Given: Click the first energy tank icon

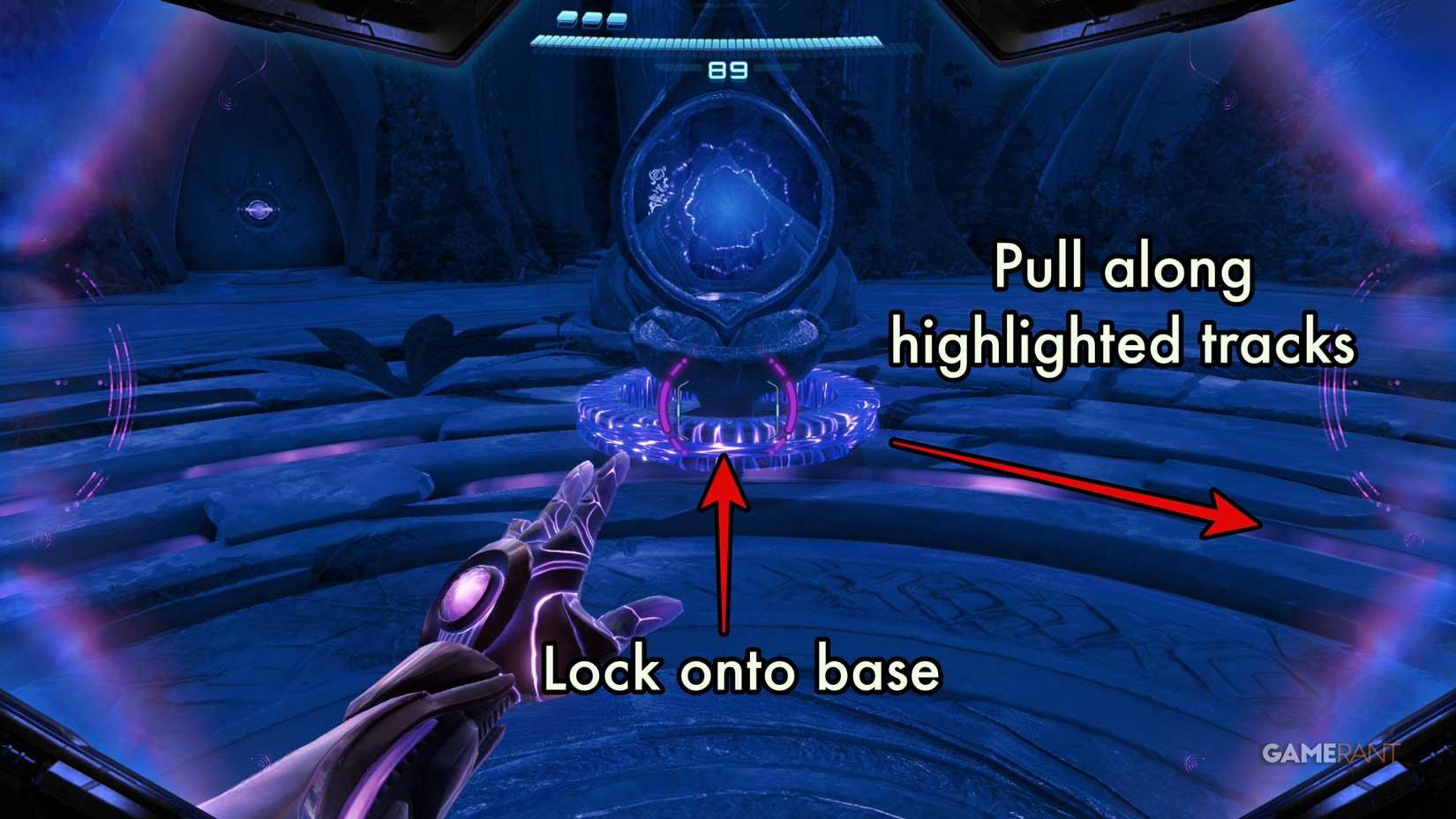Looking at the screenshot, I should (x=566, y=19).
